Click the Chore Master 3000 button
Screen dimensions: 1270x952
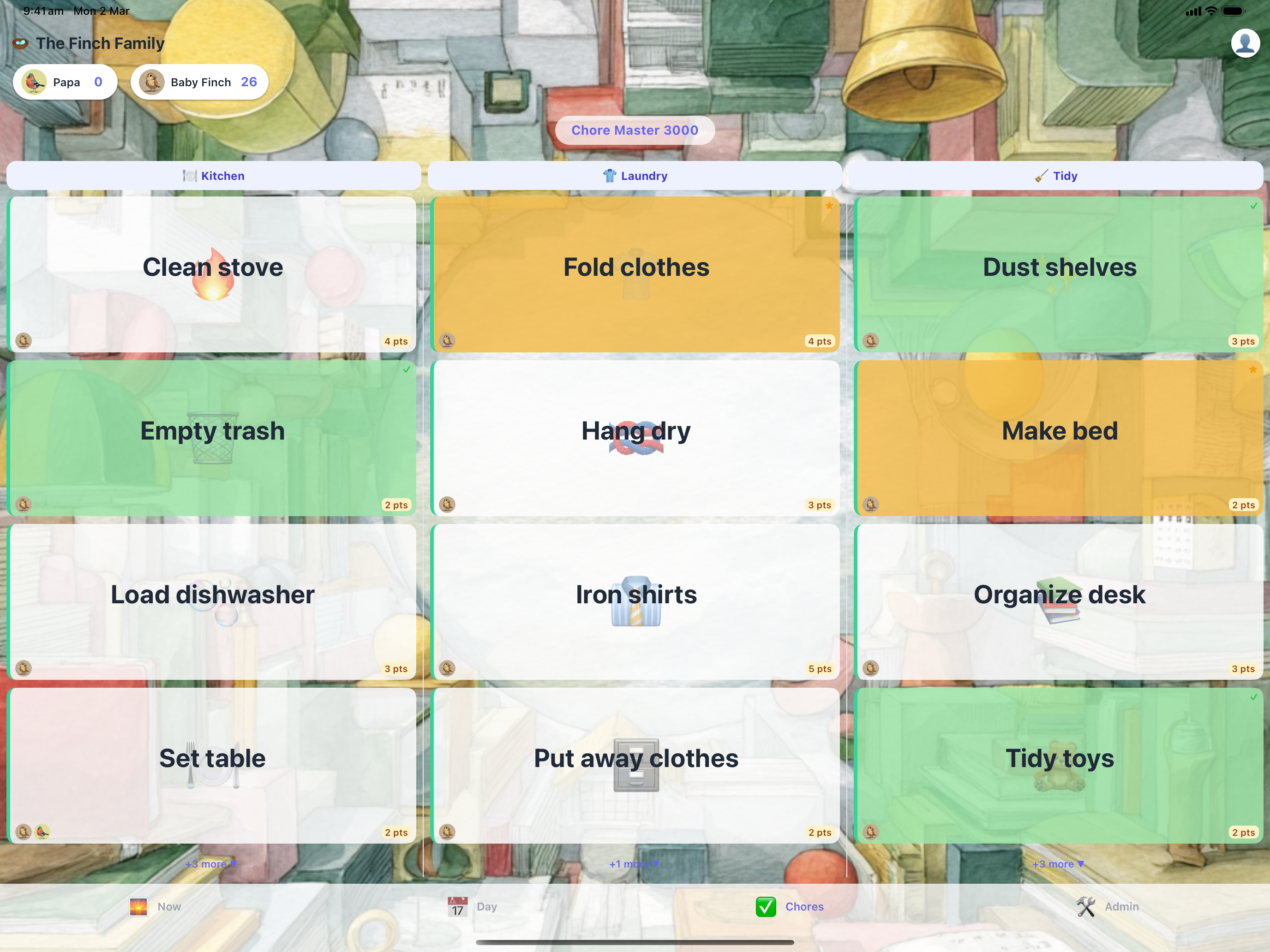(635, 130)
